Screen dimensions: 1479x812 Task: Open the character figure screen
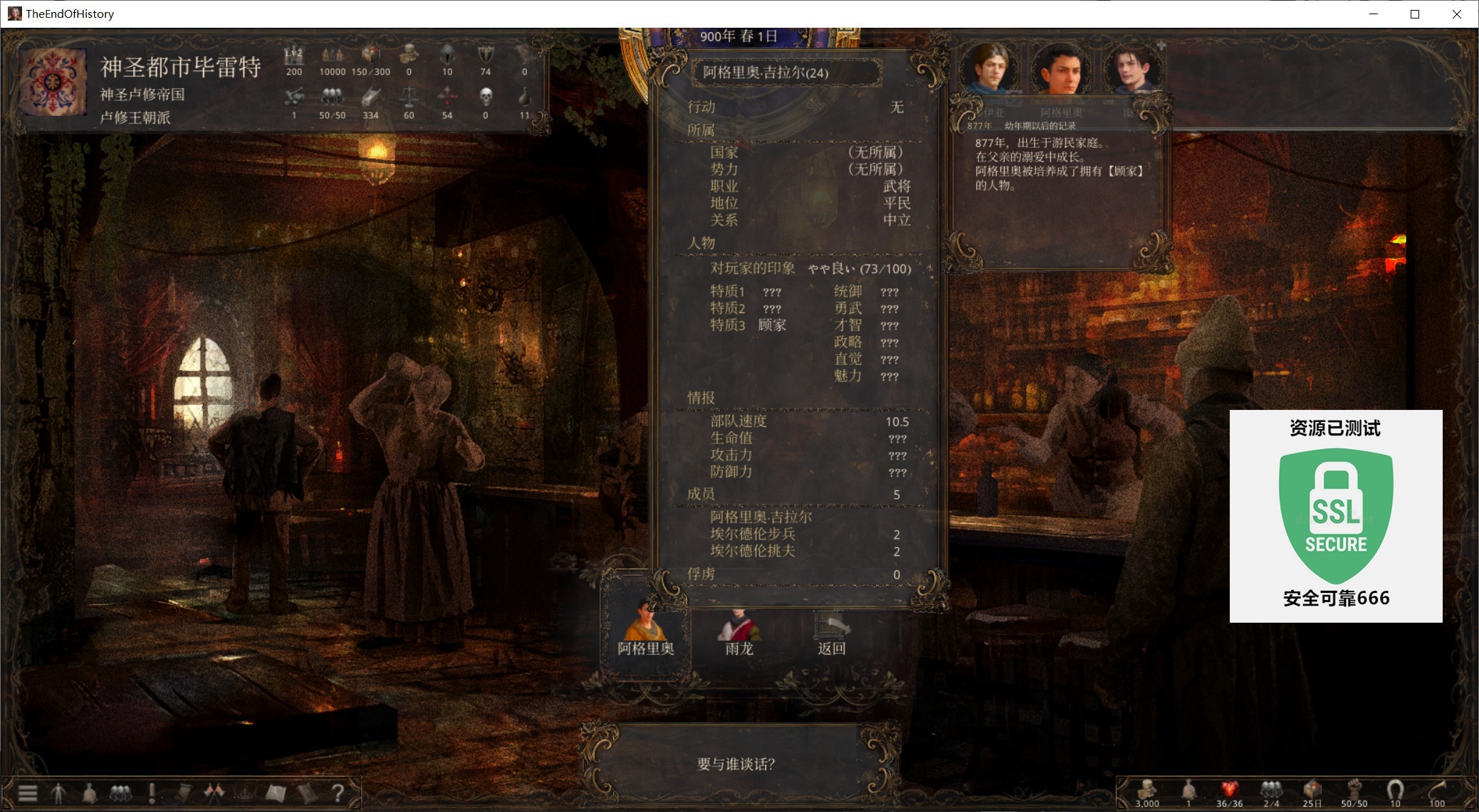(59, 793)
